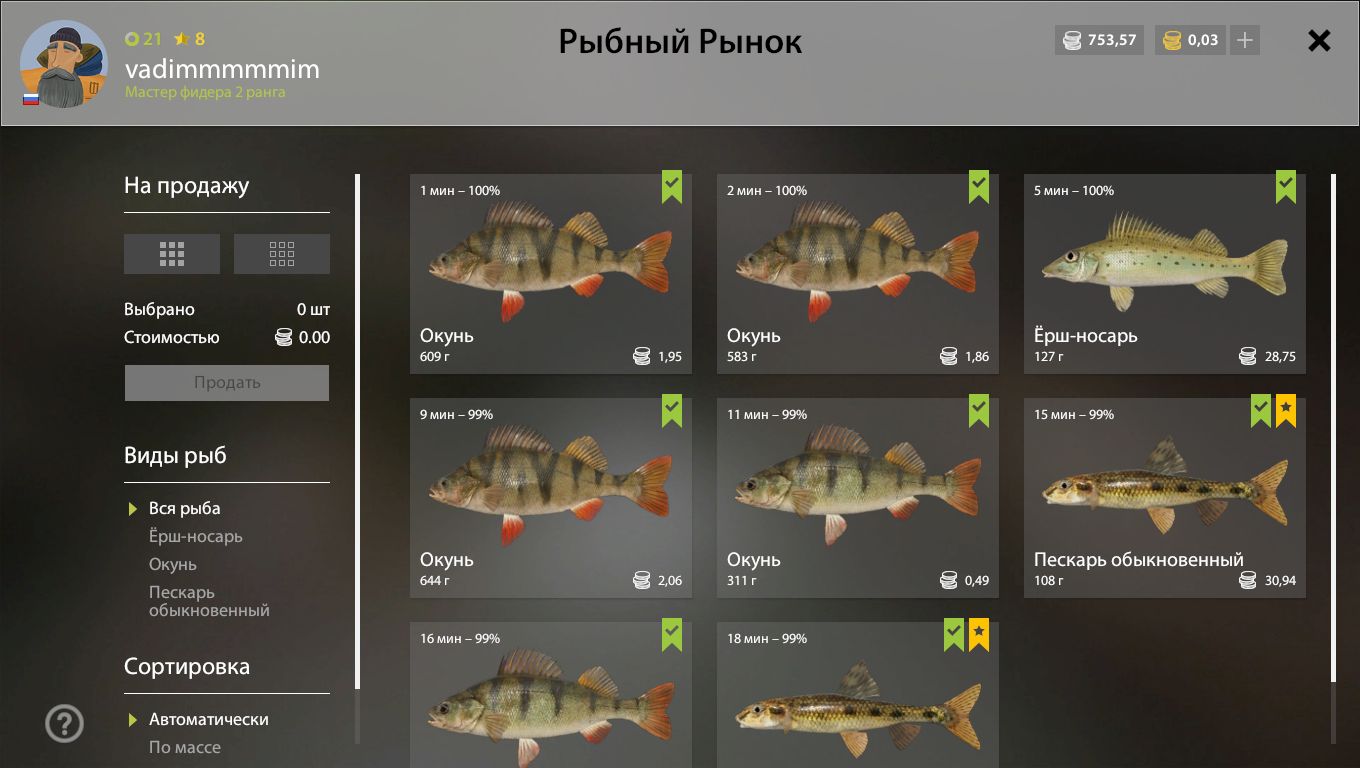Toggle the star marker on 18 мин Пескарь card
Image resolution: width=1360 pixels, height=768 pixels.
click(978, 635)
